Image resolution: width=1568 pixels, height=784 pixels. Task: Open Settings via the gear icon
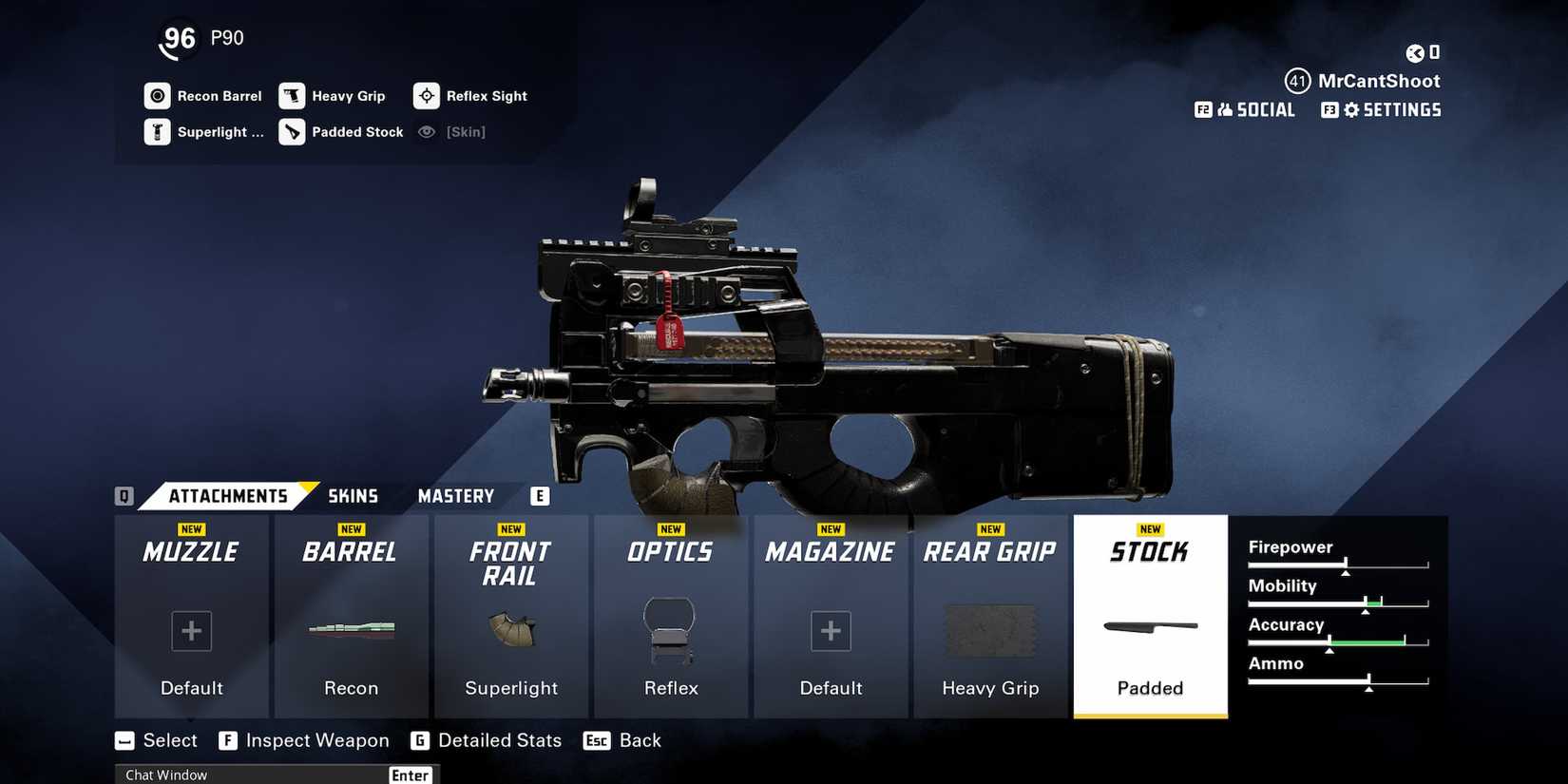(1351, 109)
